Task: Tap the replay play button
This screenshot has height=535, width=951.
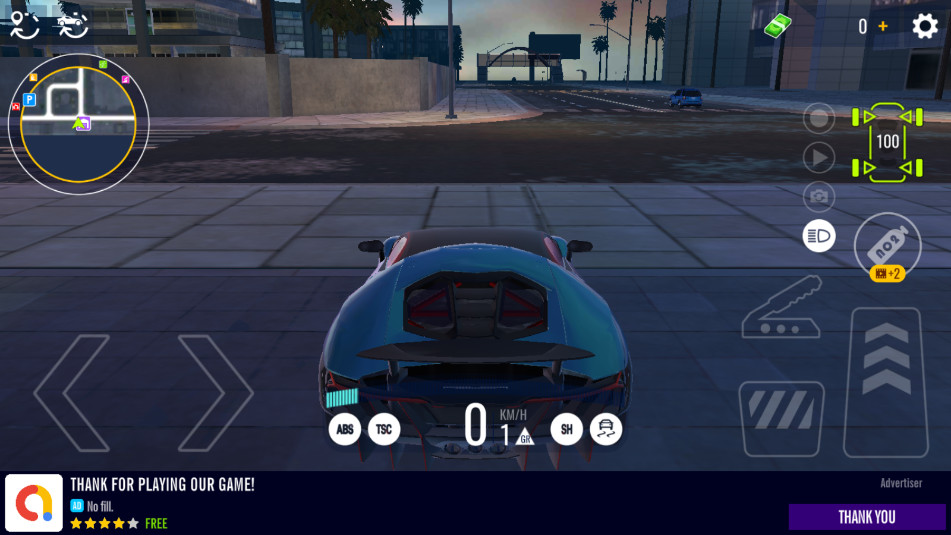Action: (x=819, y=157)
